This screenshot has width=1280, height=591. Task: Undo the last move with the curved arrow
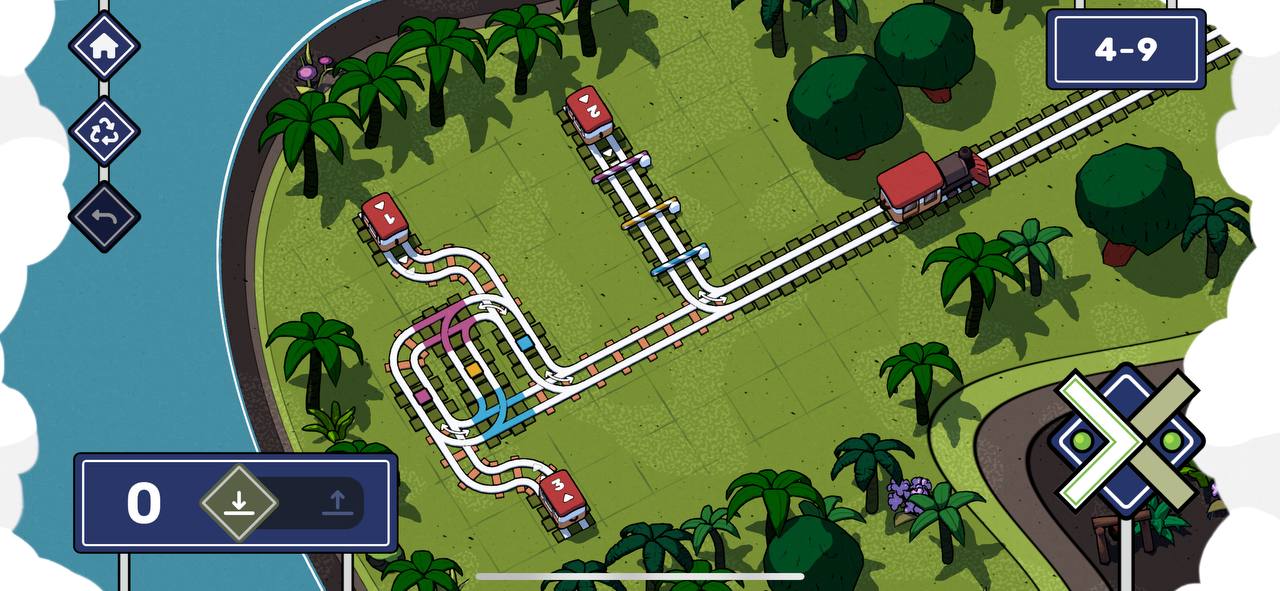tap(104, 217)
